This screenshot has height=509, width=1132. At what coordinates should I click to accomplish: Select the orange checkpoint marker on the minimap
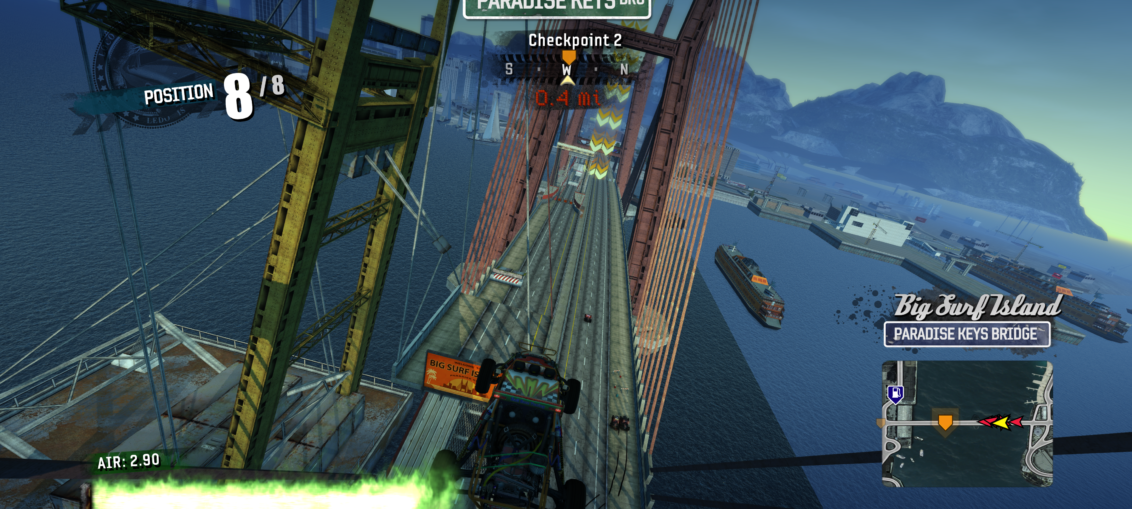click(944, 422)
